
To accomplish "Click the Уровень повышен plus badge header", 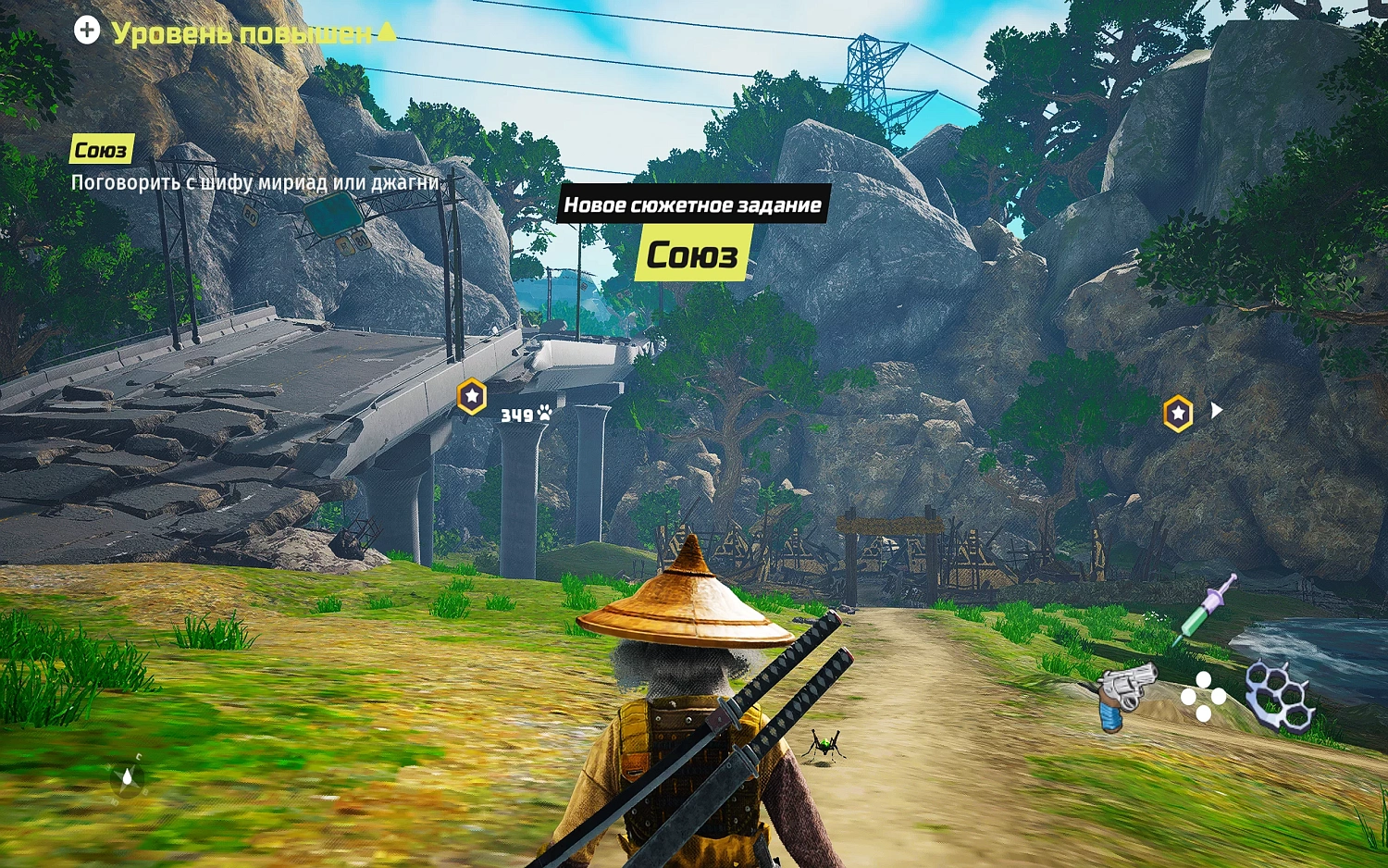I will (88, 31).
